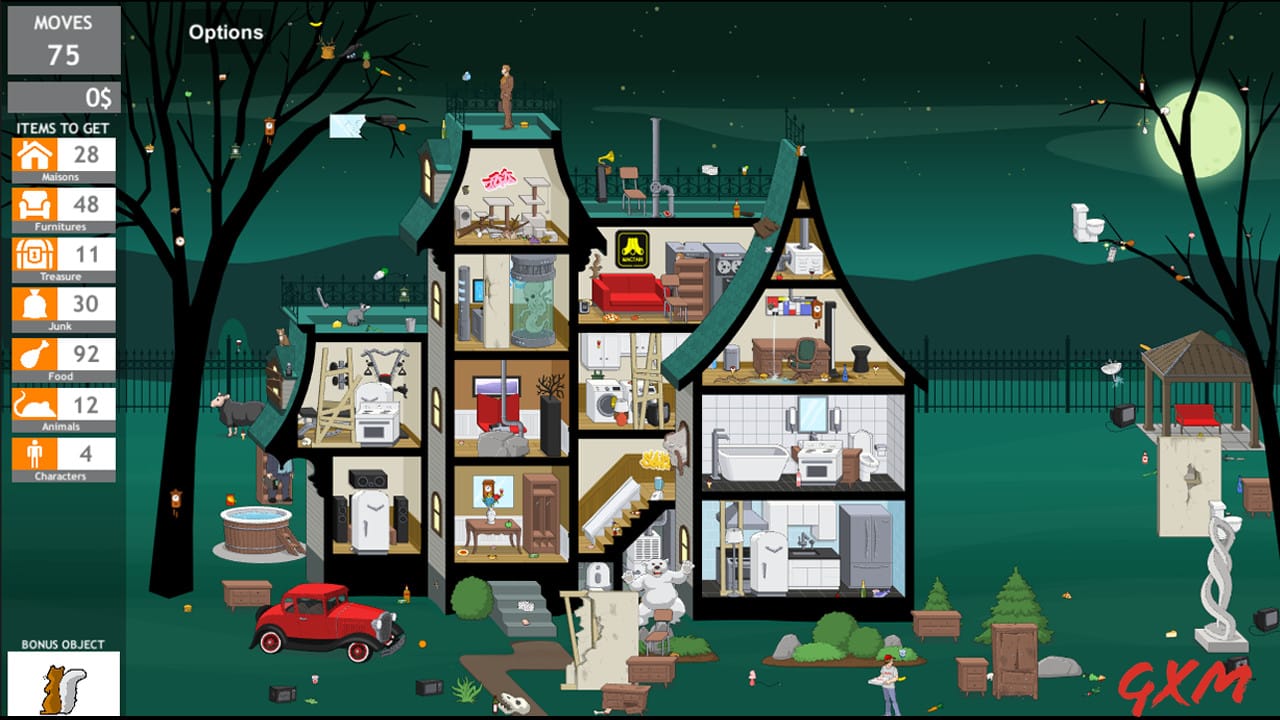Click the Furnitures armchair icon
The image size is (1280, 720).
(x=33, y=205)
